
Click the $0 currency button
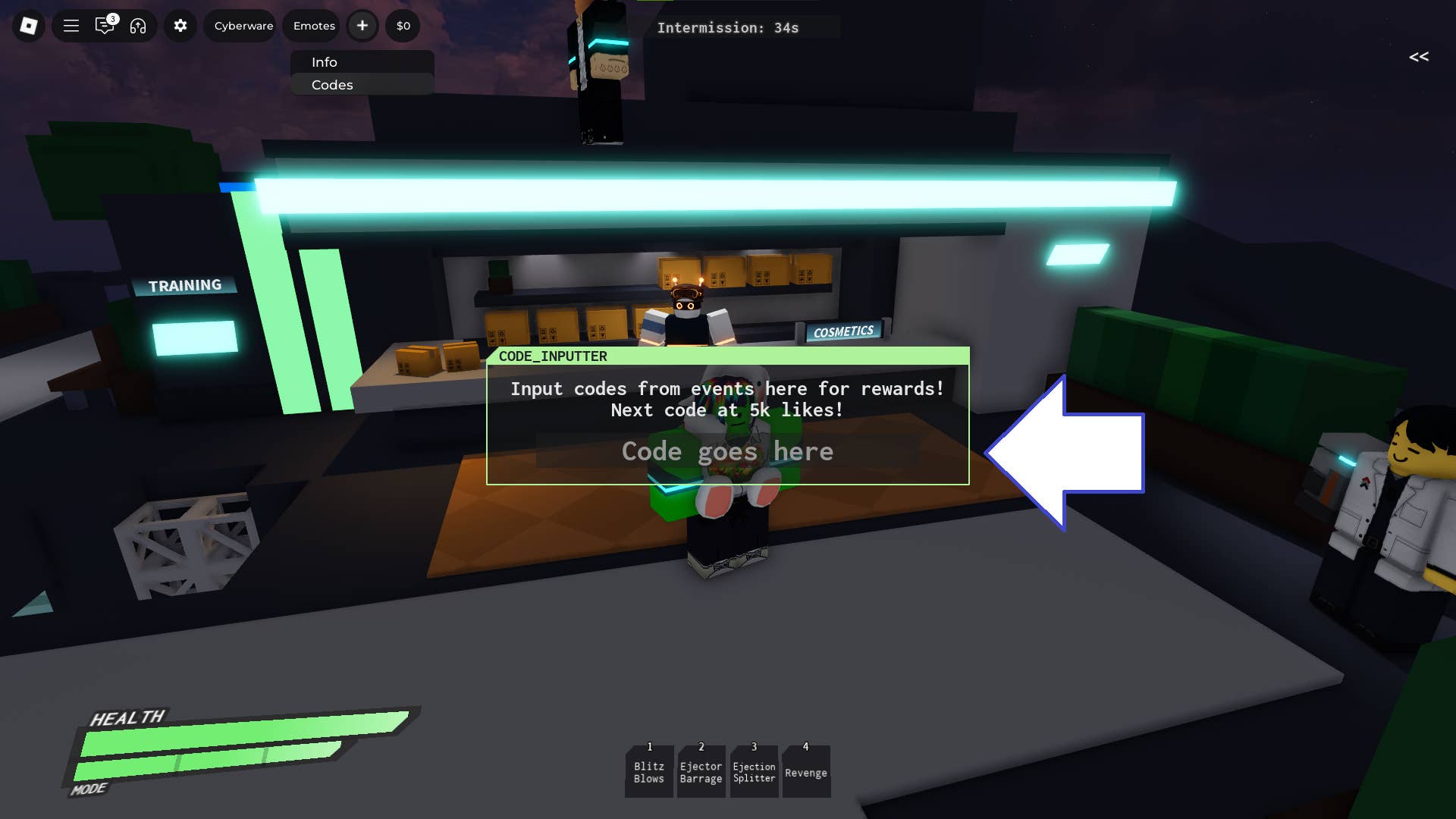pos(402,25)
